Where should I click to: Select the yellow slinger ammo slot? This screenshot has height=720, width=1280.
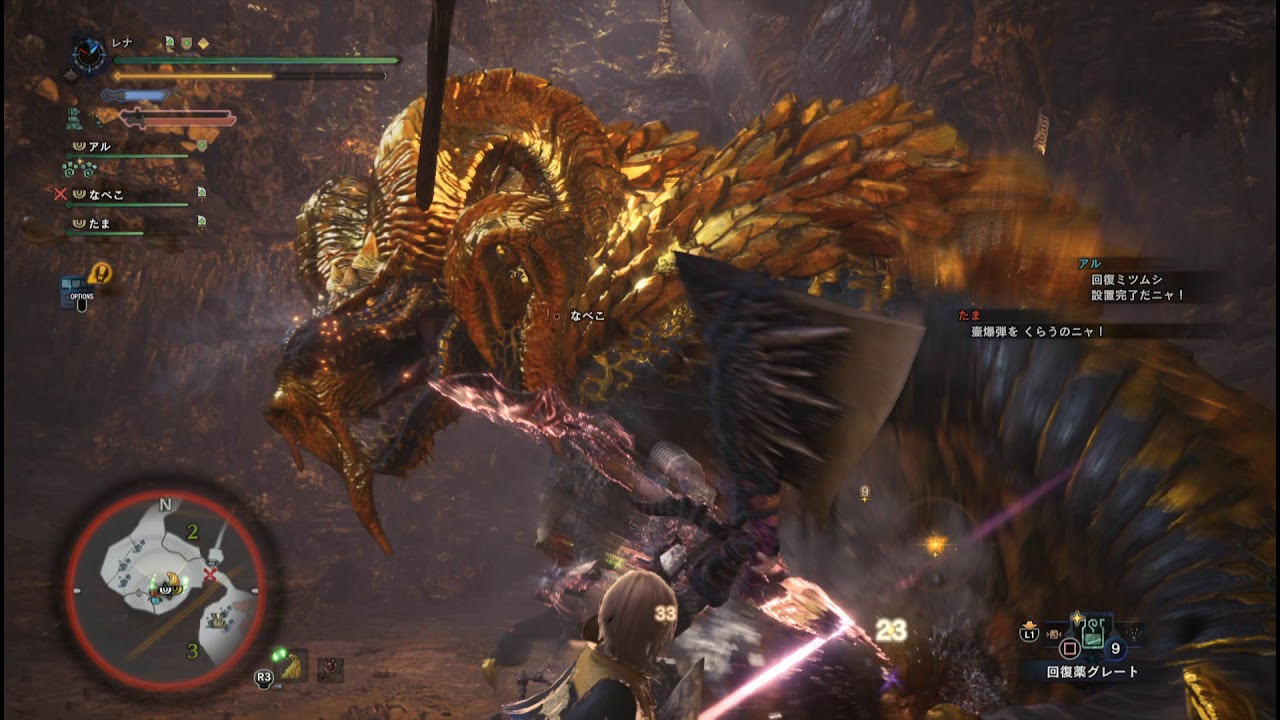(x=294, y=668)
